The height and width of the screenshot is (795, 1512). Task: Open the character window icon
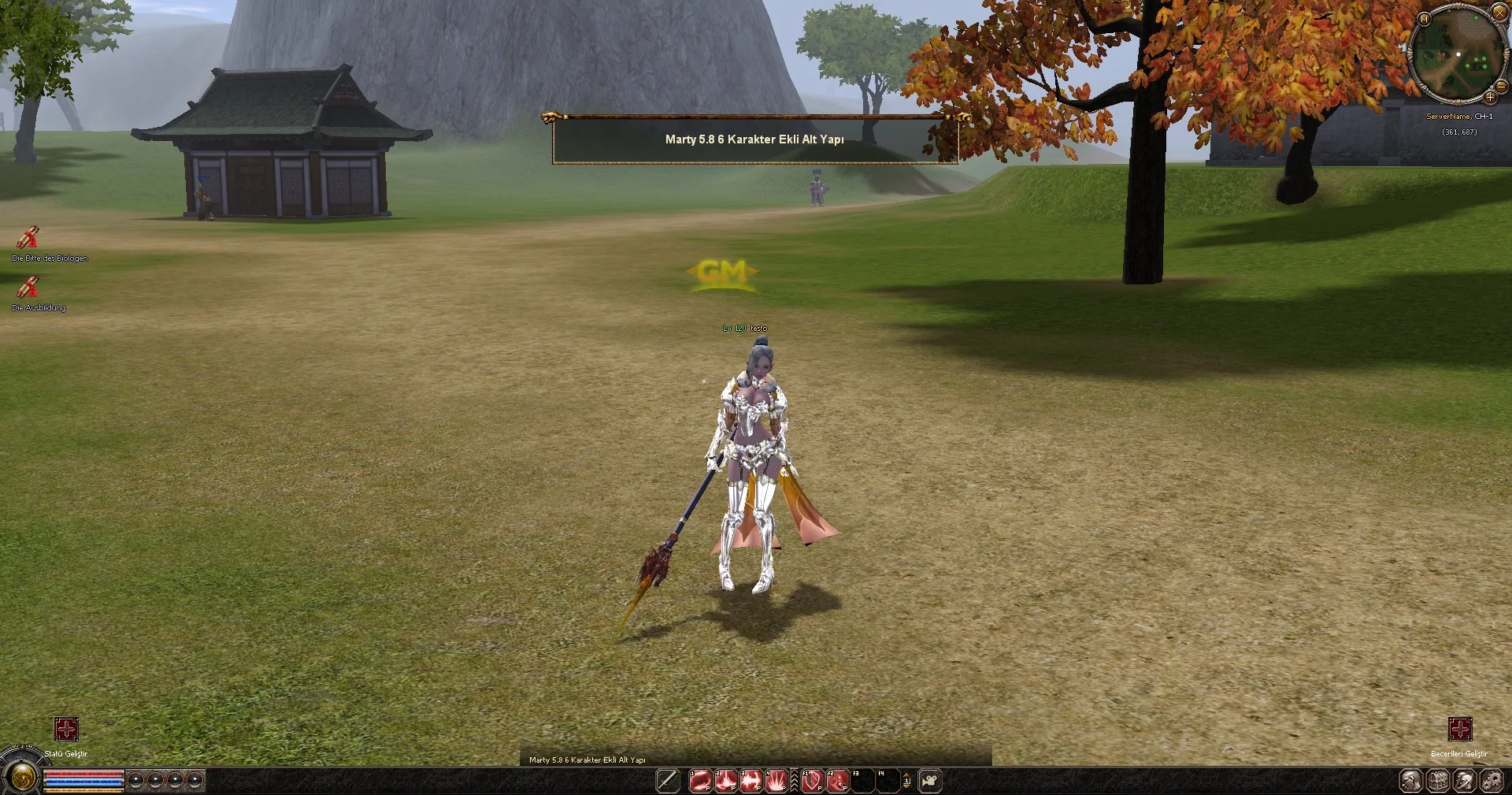coord(1411,780)
